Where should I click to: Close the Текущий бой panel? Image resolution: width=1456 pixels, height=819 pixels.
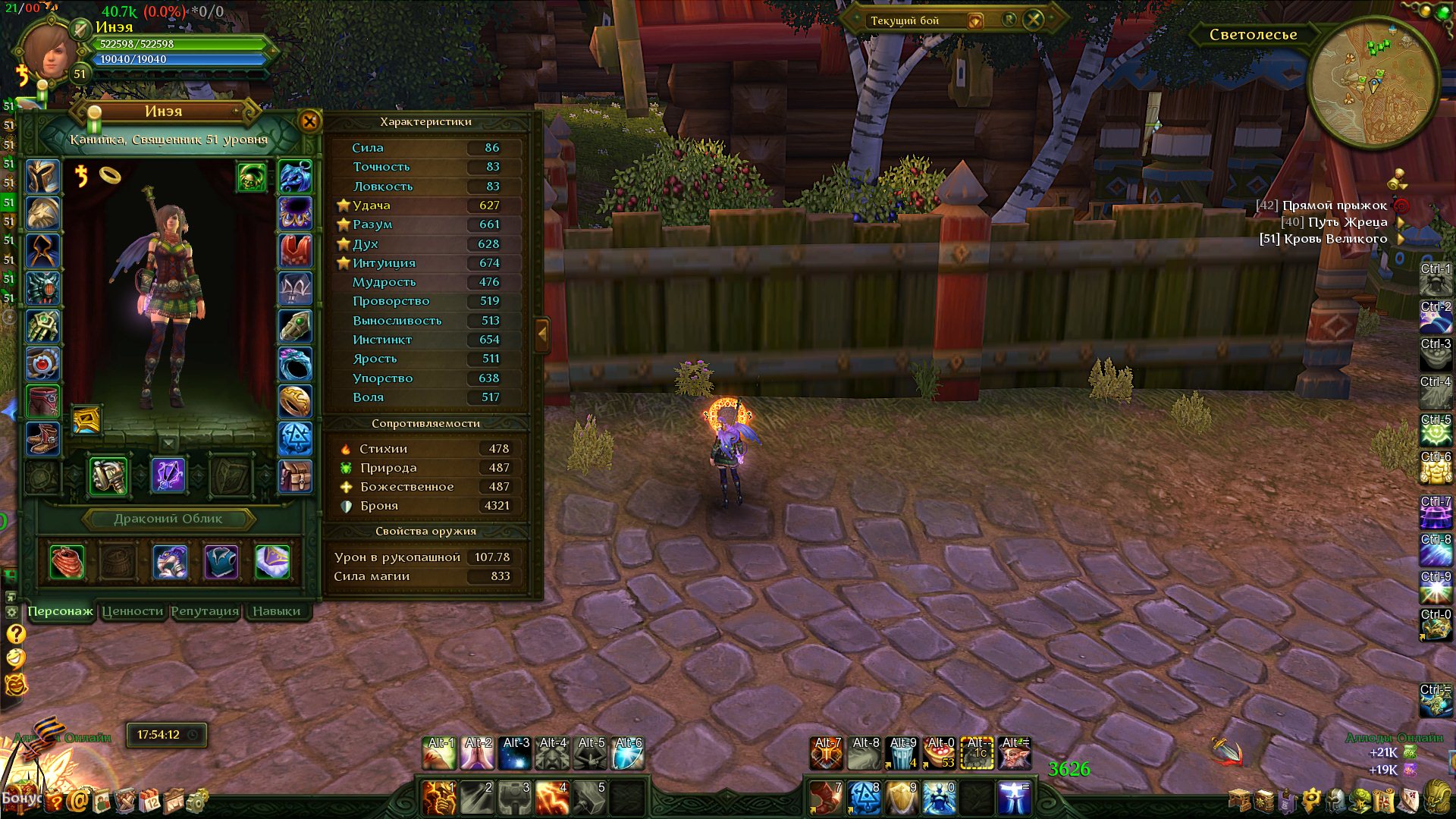pos(1034,20)
